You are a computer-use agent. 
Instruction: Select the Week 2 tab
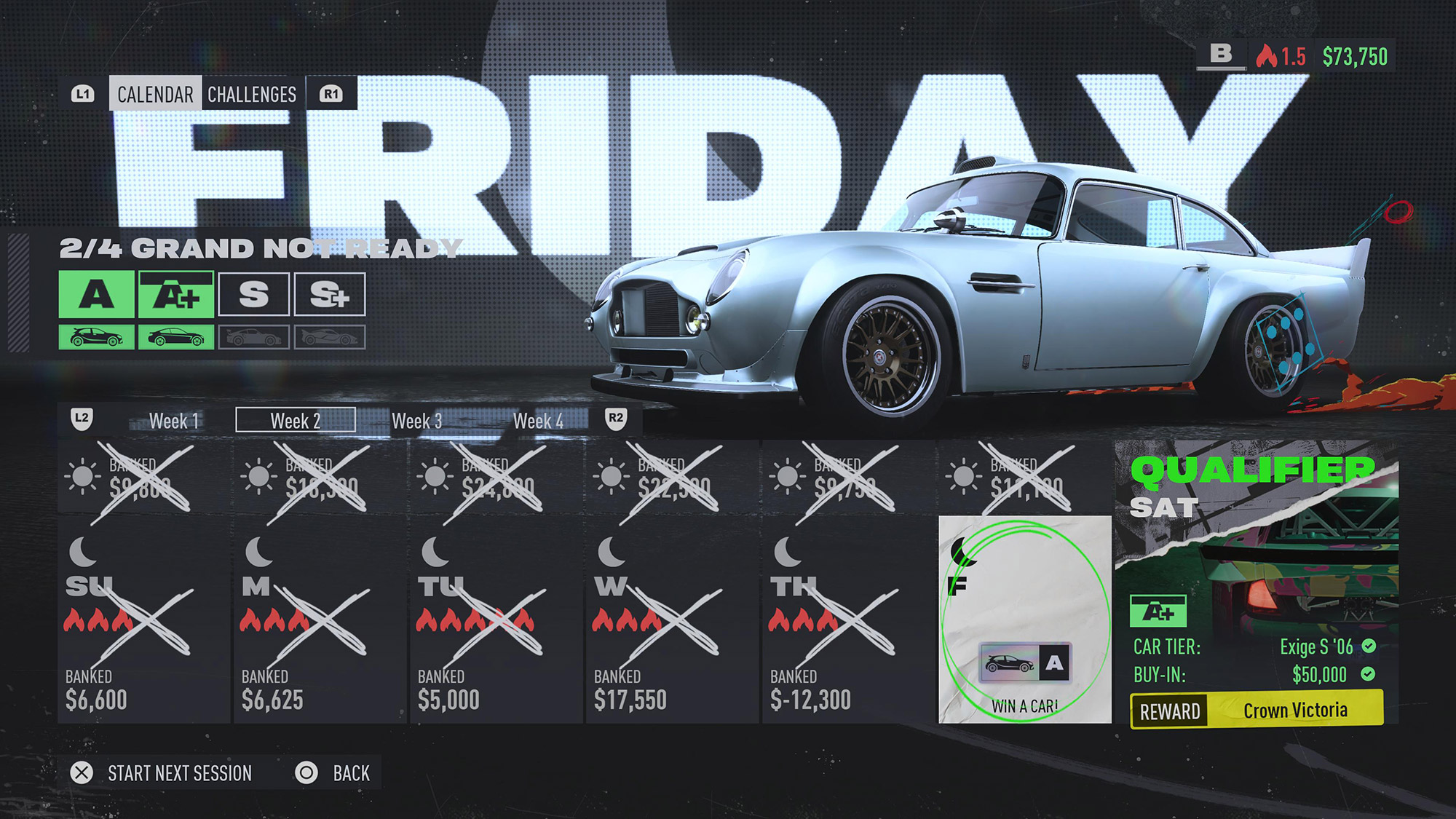[x=296, y=421]
